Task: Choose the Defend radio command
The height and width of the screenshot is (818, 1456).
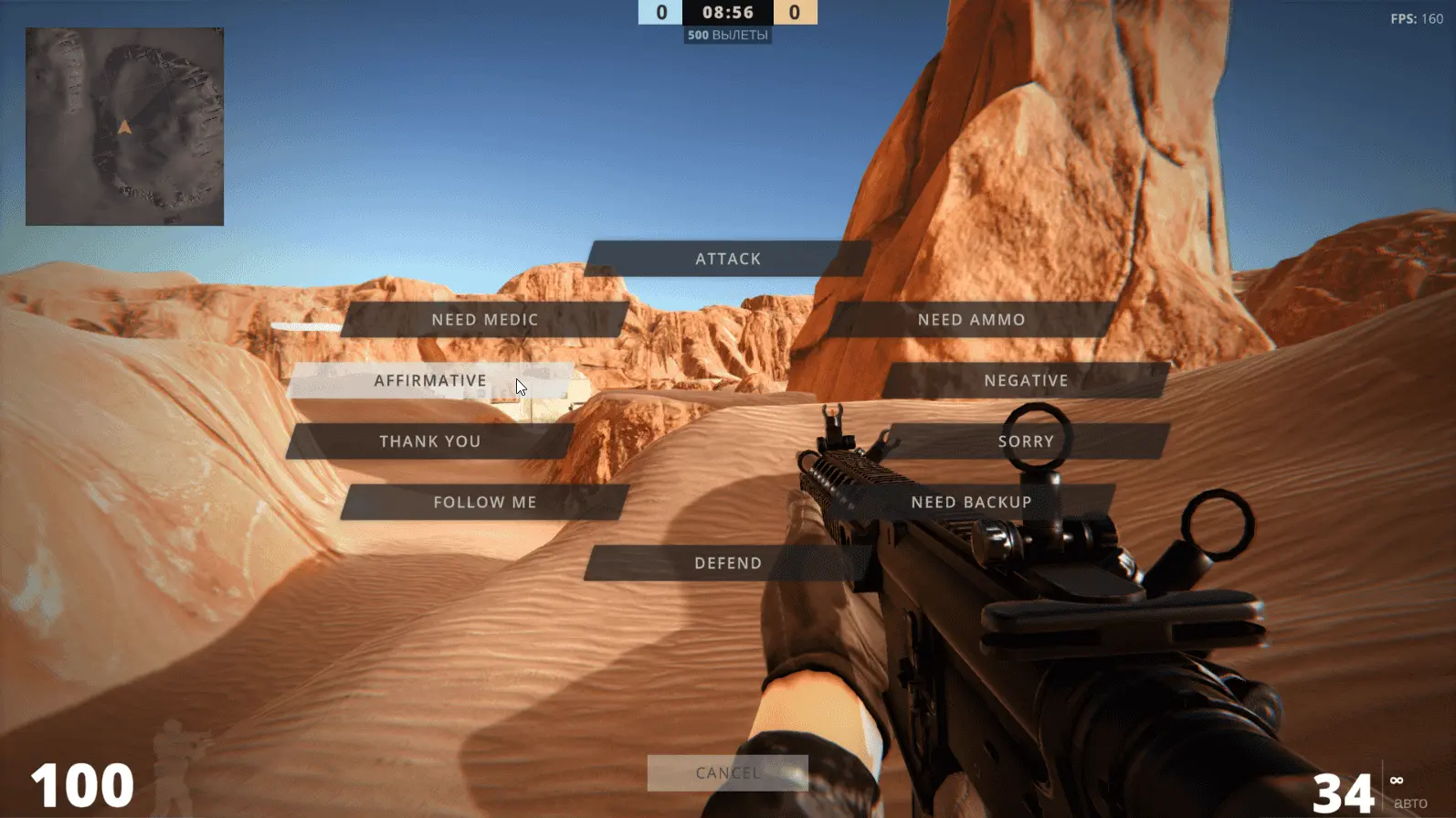Action: click(727, 563)
